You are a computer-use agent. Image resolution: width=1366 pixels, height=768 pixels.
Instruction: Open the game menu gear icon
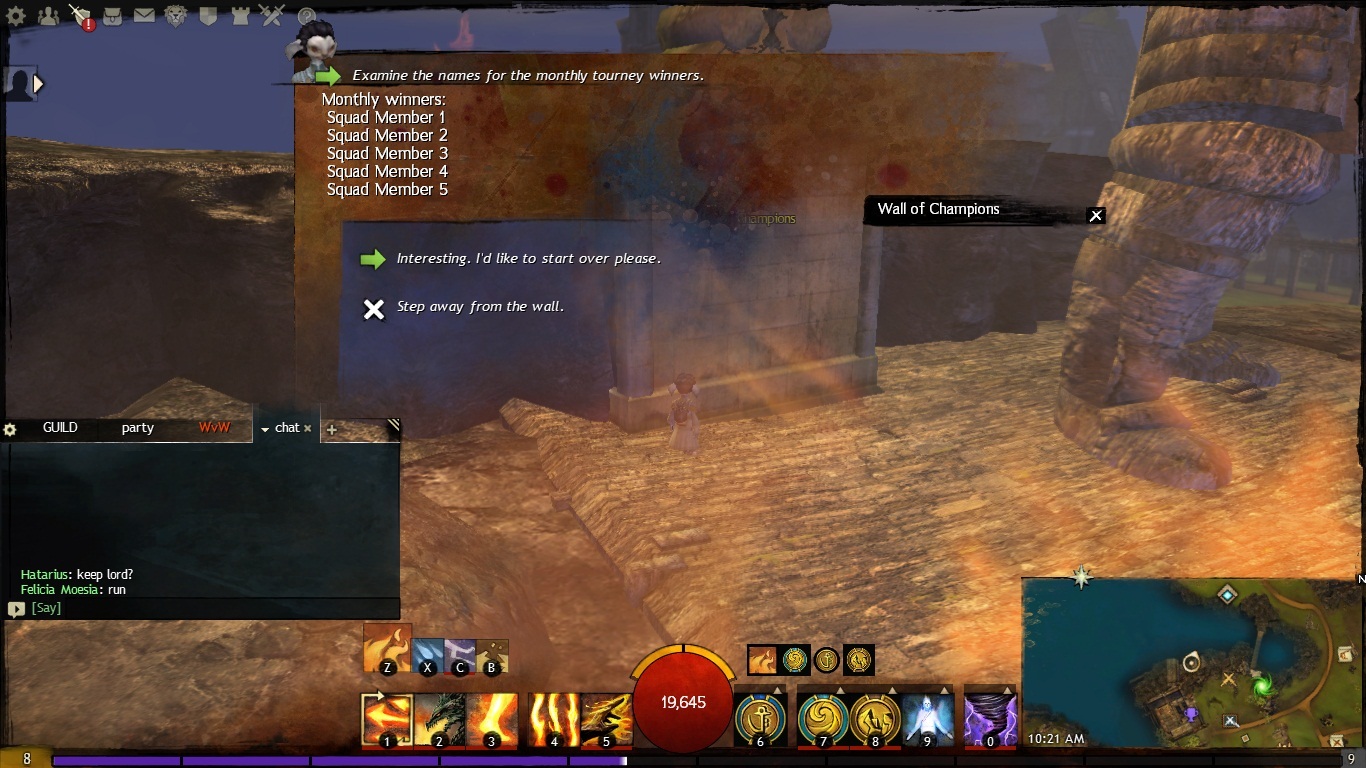coord(16,15)
